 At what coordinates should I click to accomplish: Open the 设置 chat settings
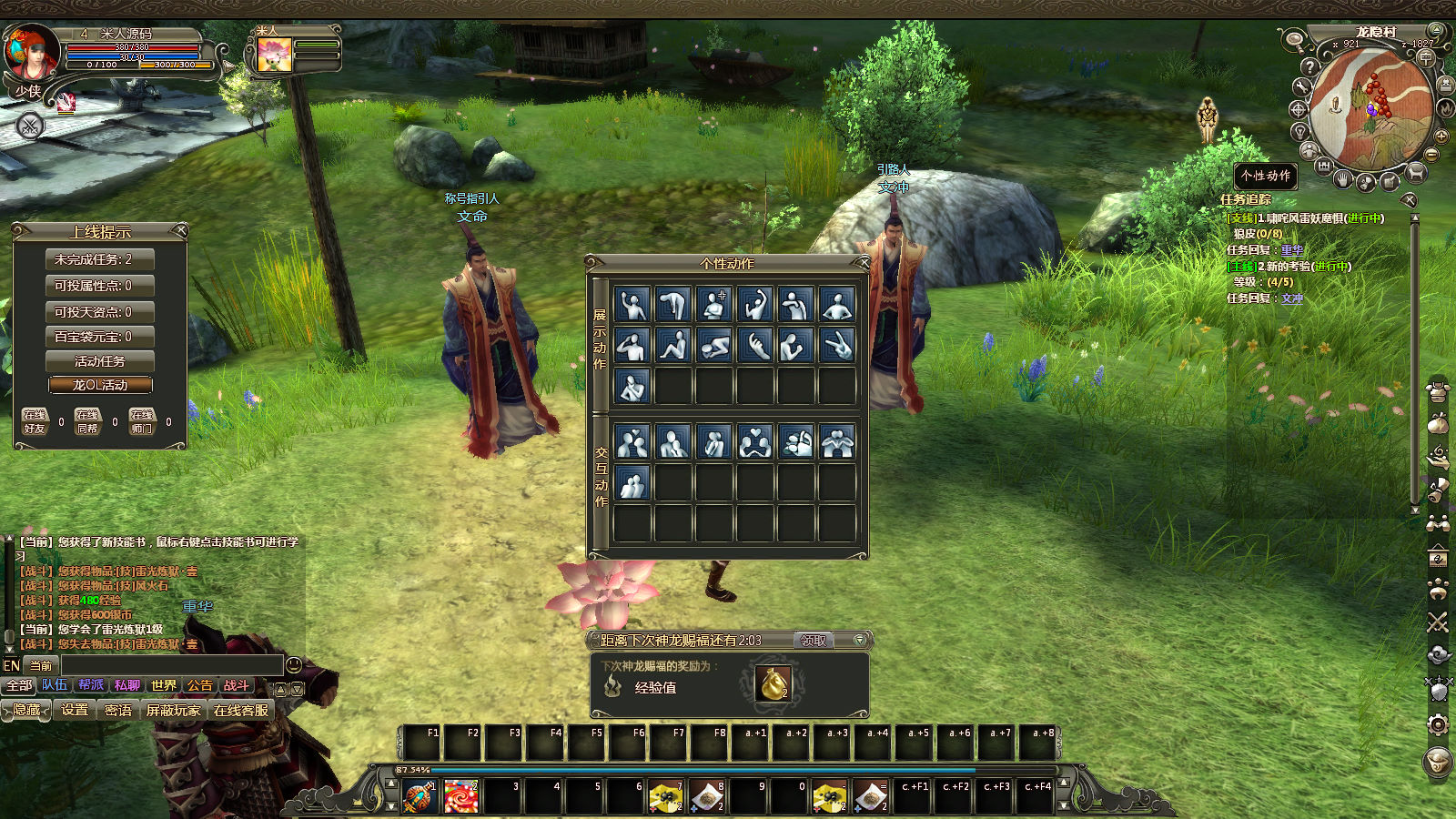(x=75, y=710)
